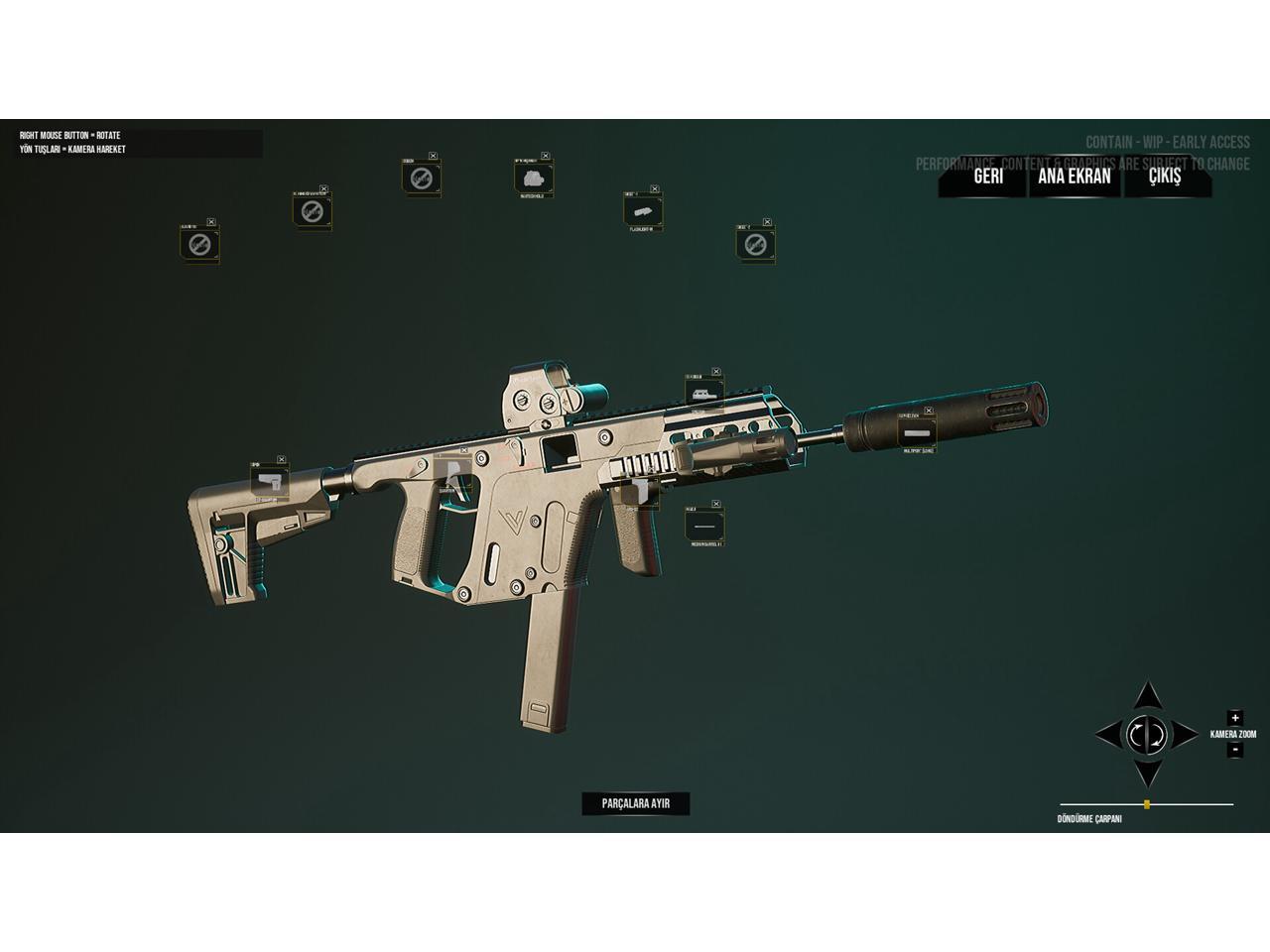
Task: Open the upper rail attachment slot
Action: [703, 392]
